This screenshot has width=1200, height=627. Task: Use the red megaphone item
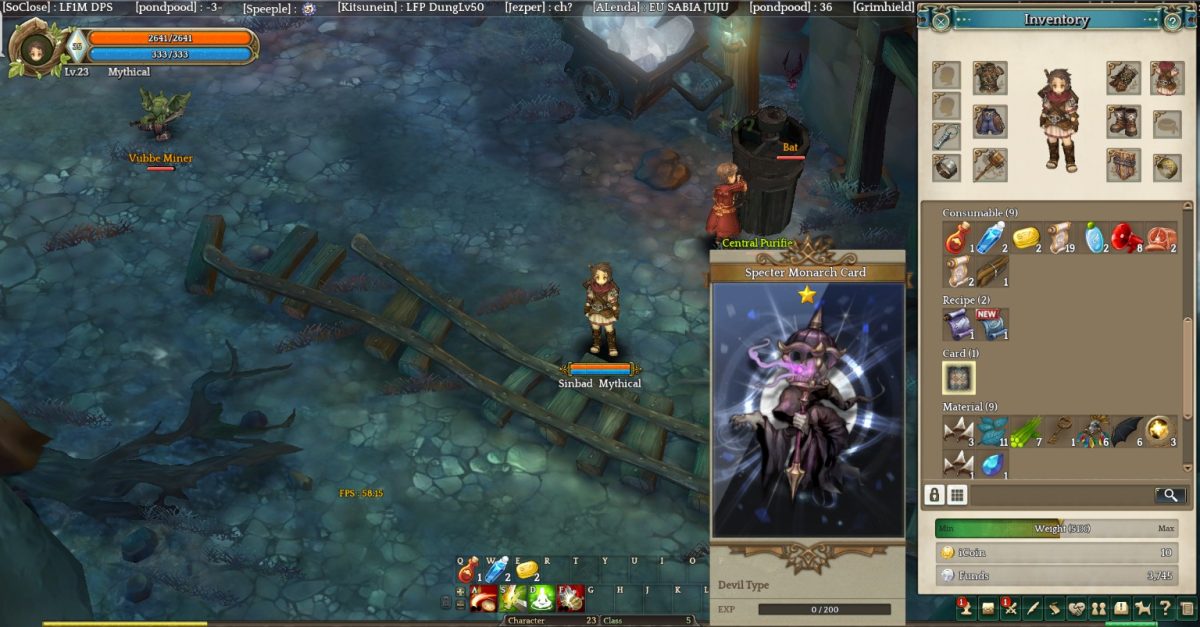coord(1127,238)
